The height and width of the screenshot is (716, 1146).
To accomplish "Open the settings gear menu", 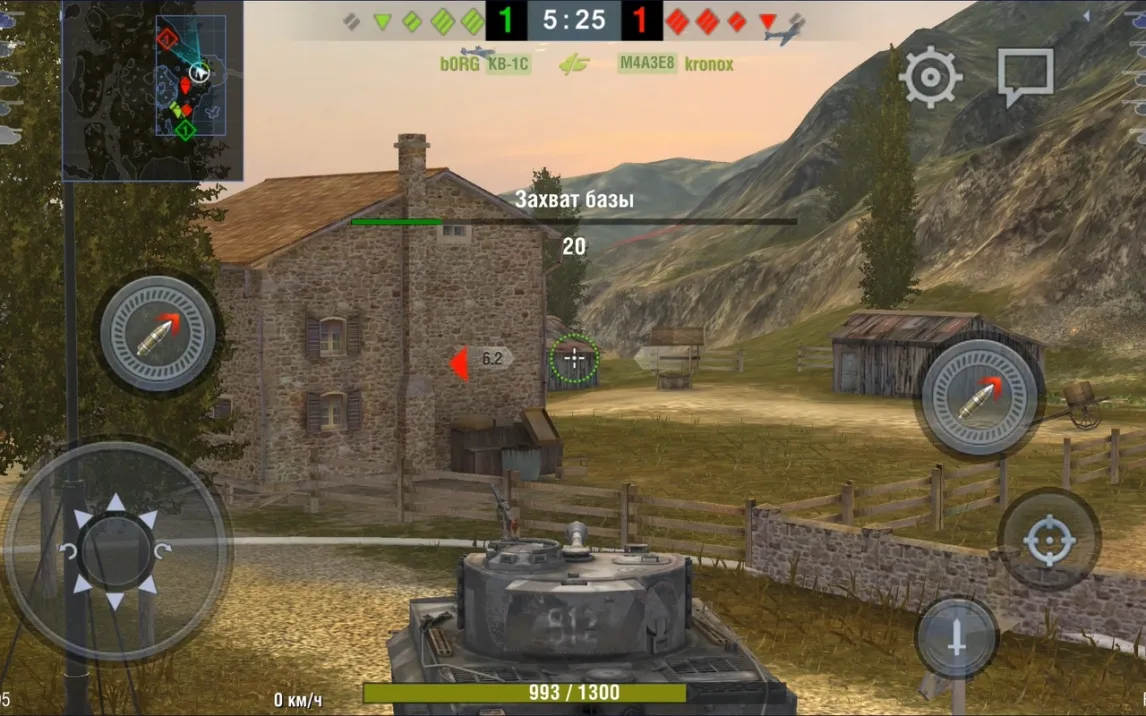I will click(x=931, y=77).
